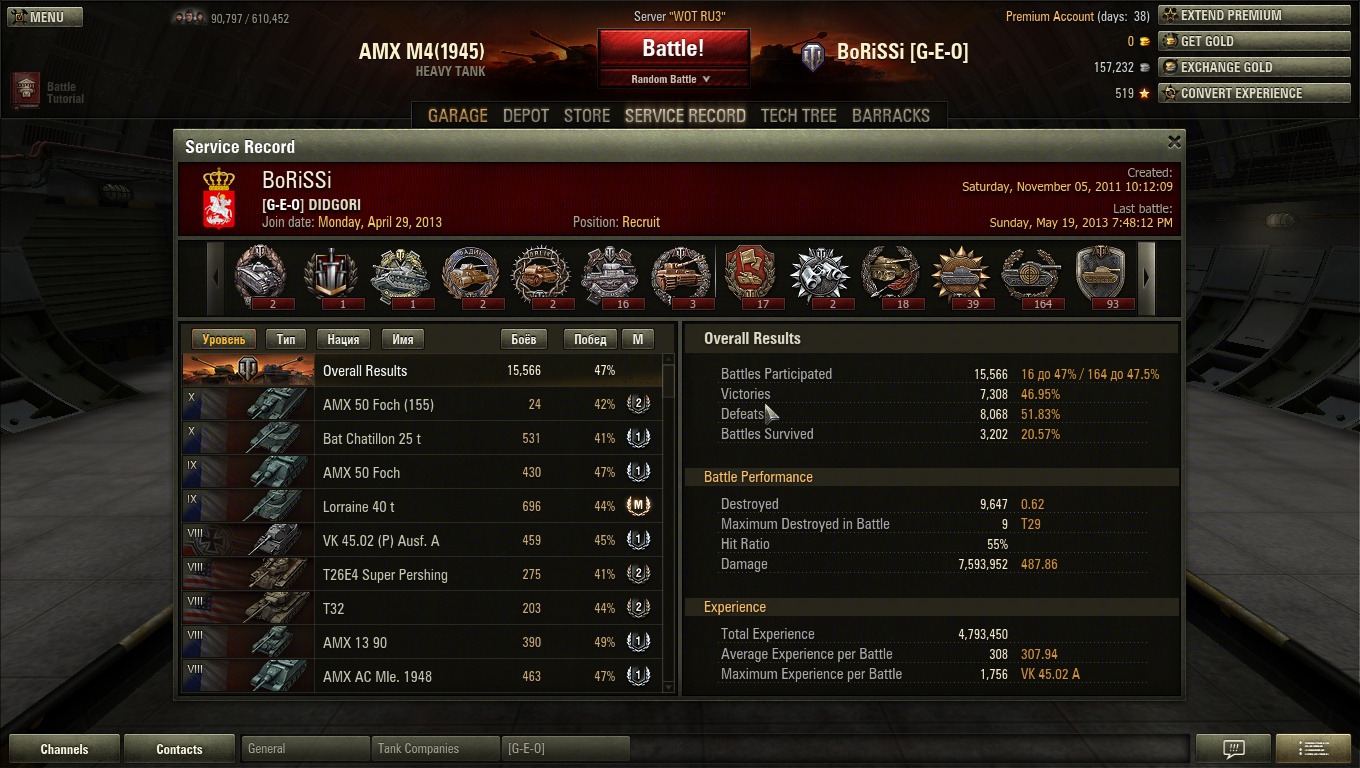This screenshot has height=768, width=1360.
Task: Open the Channels button
Action: [x=64, y=749]
